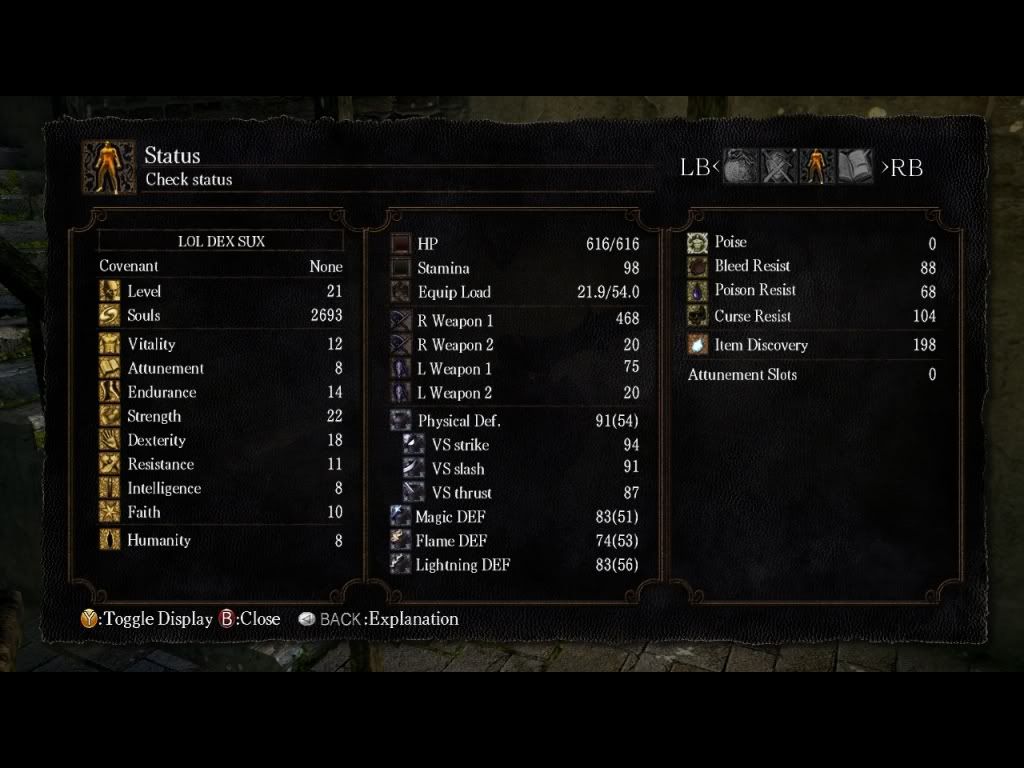The width and height of the screenshot is (1024, 768).
Task: Switch to the open book tab
Action: pos(855,167)
